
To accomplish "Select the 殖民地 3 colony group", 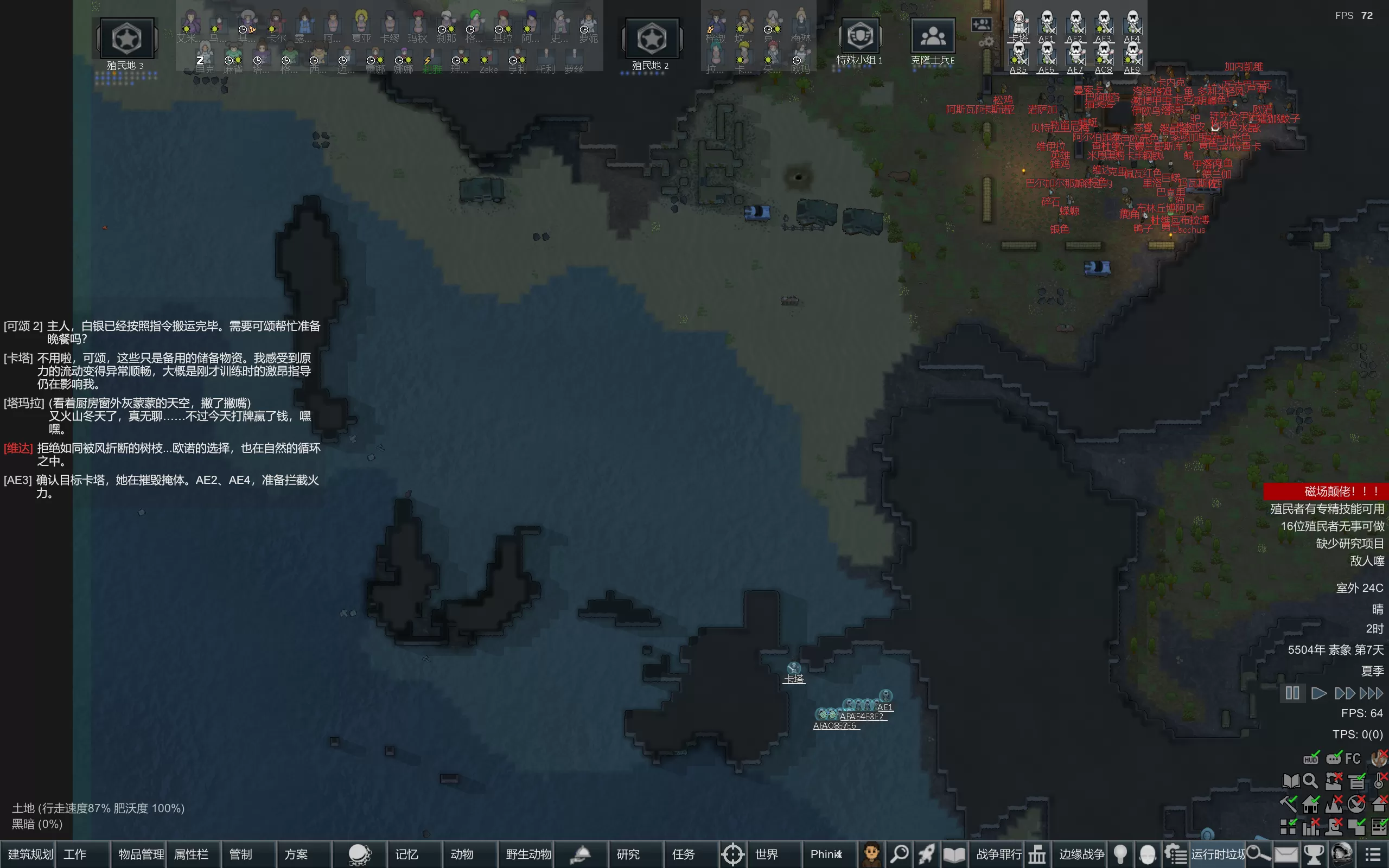I will pyautogui.click(x=126, y=39).
